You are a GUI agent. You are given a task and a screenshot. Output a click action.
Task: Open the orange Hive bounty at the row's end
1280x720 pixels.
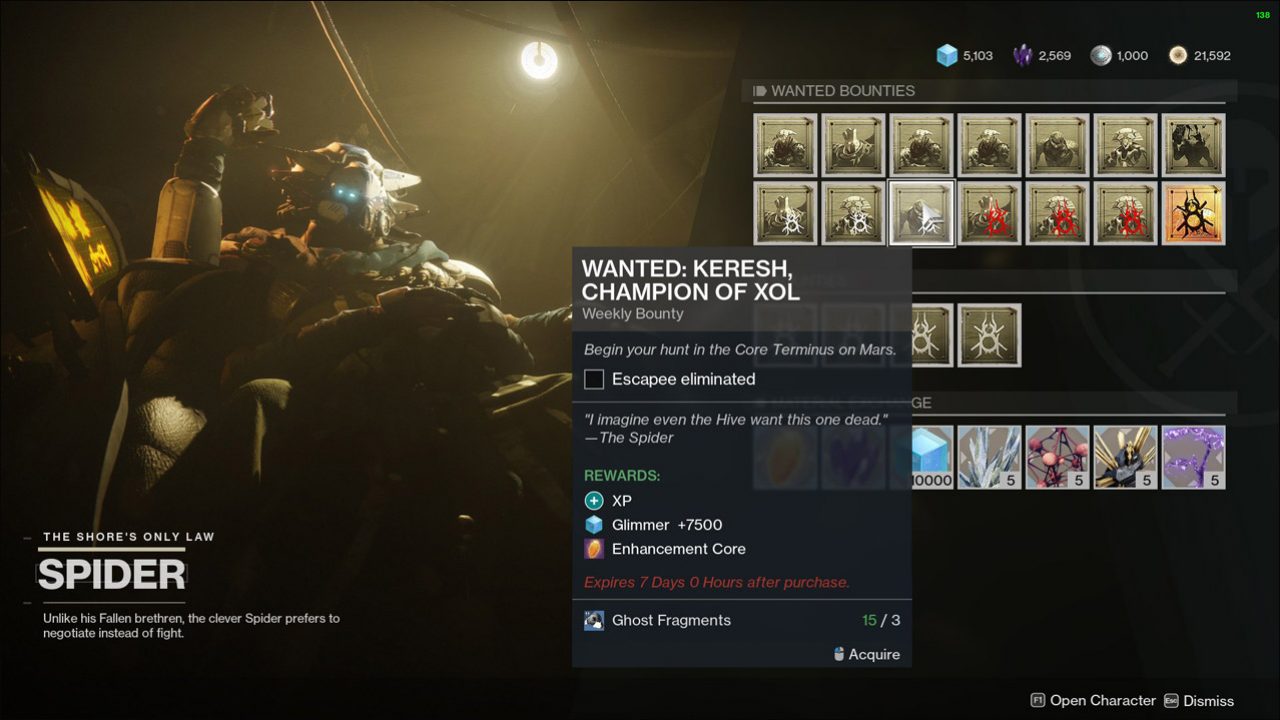[x=1194, y=213]
